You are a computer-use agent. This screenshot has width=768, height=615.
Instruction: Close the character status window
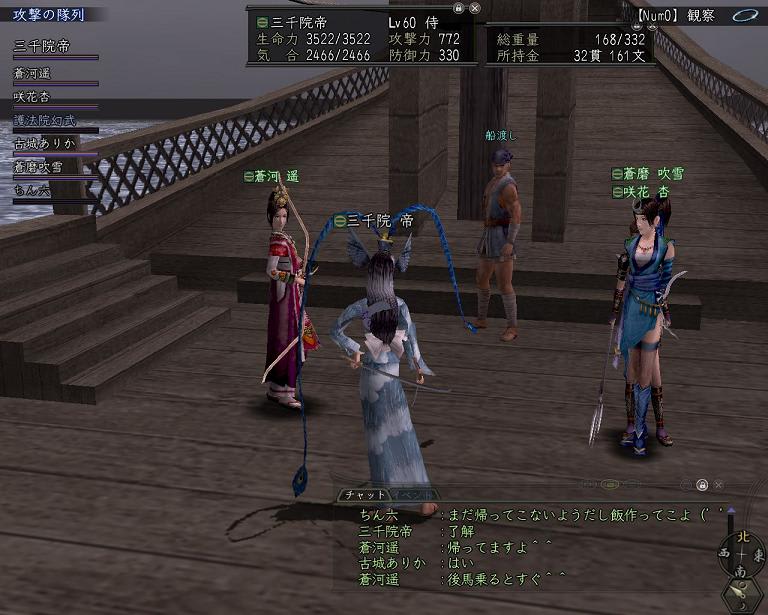[474, 7]
